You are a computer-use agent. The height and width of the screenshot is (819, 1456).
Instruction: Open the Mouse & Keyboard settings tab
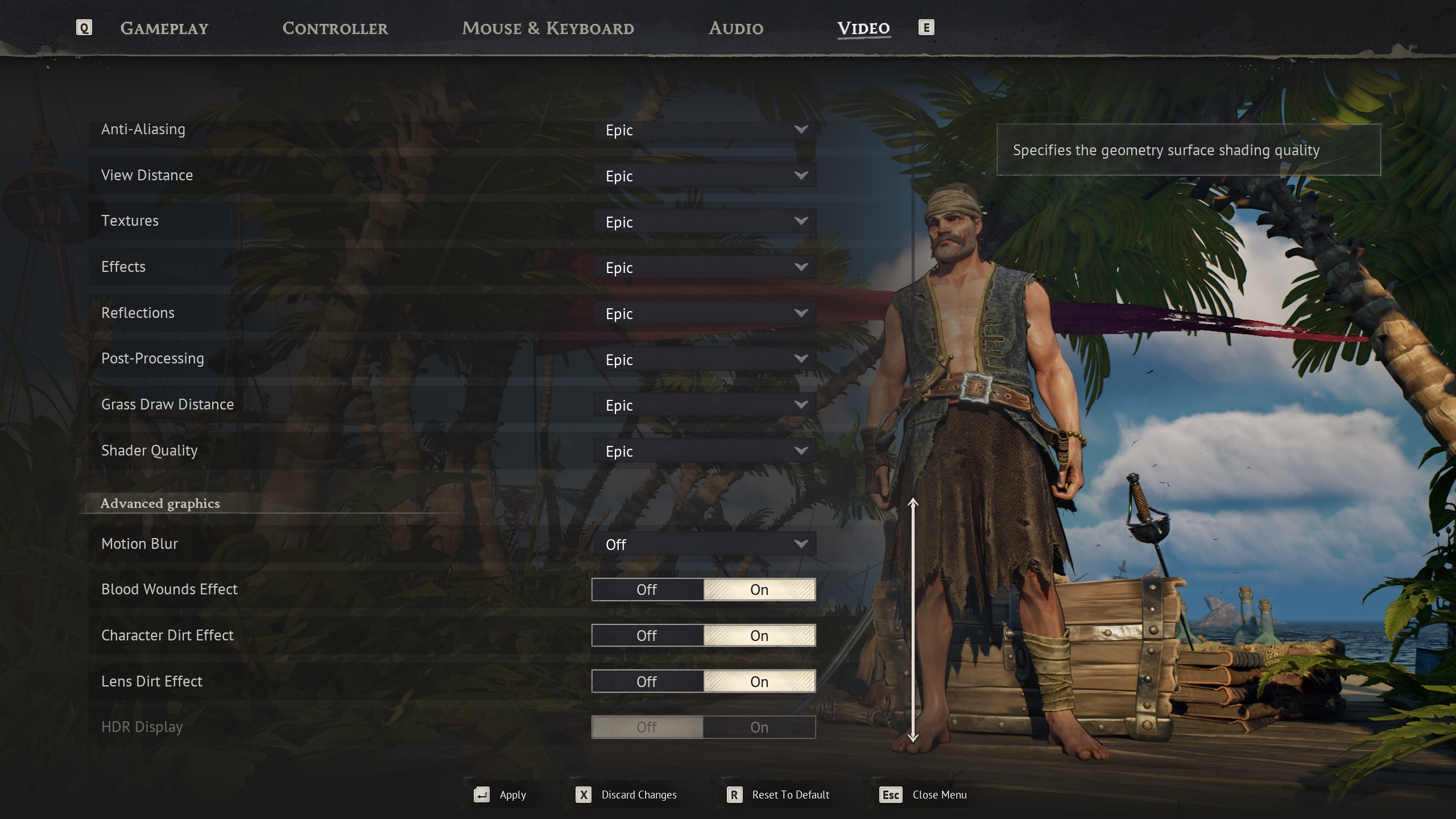(548, 28)
